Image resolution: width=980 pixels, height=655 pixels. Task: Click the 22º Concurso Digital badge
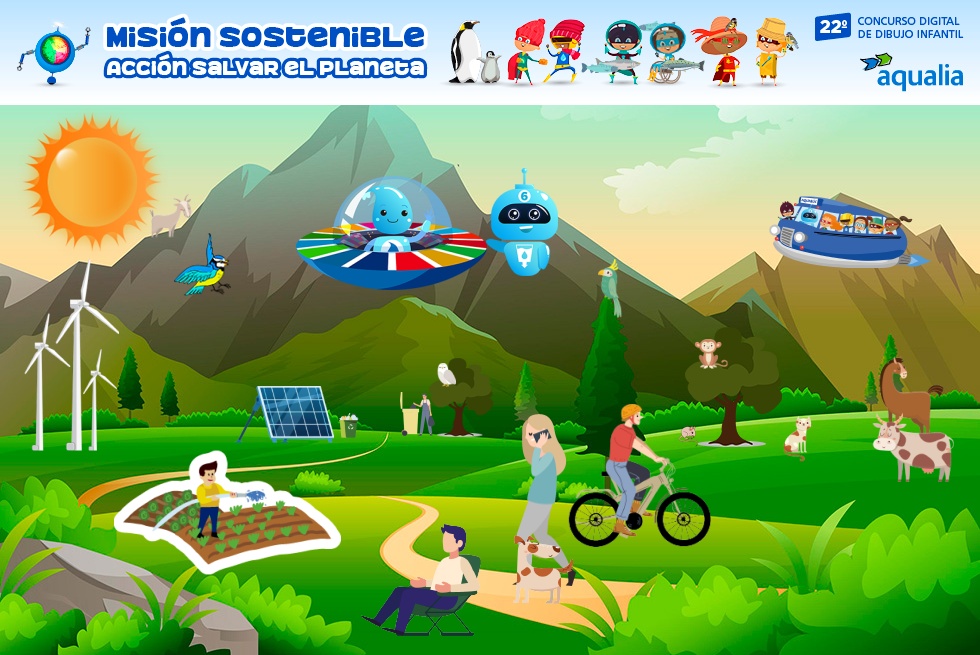833,27
